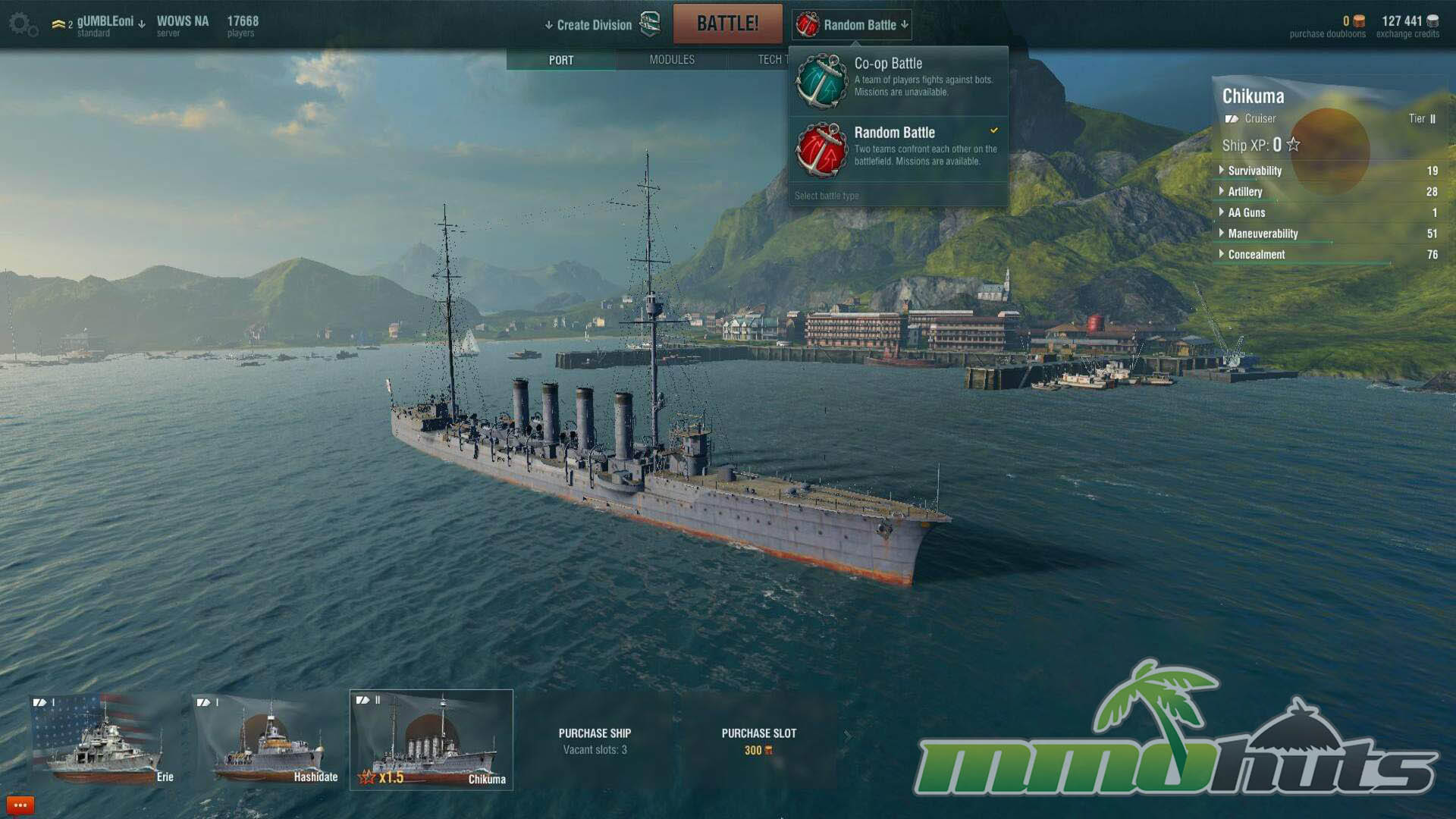The height and width of the screenshot is (819, 1456).
Task: Expand the Artillery stat
Action: [x=1244, y=192]
